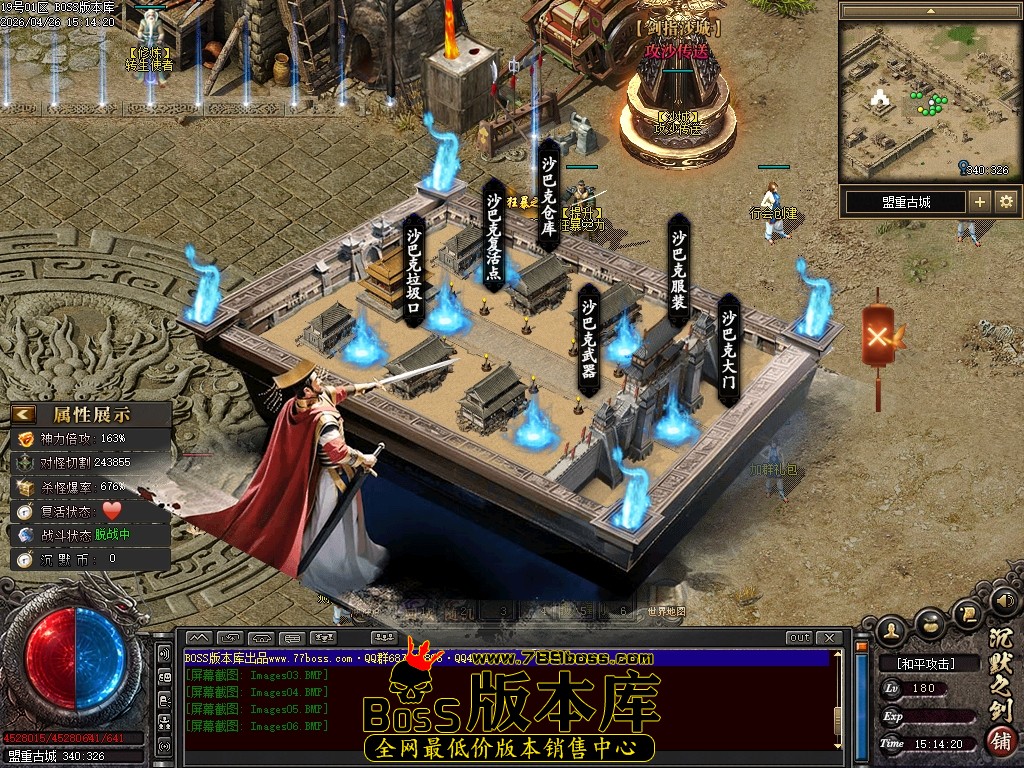Screen dimensions: 1024x768
Task: Click the minimap's plus button
Action: coord(980,202)
